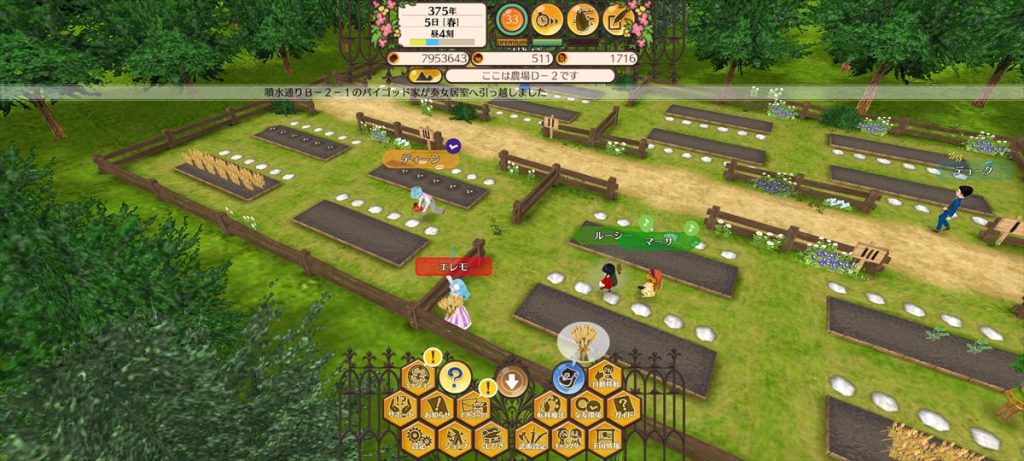1024x461 pixels.
Task: Open the 転移魔法 (teleport magic) hexagon
Action: tap(551, 408)
